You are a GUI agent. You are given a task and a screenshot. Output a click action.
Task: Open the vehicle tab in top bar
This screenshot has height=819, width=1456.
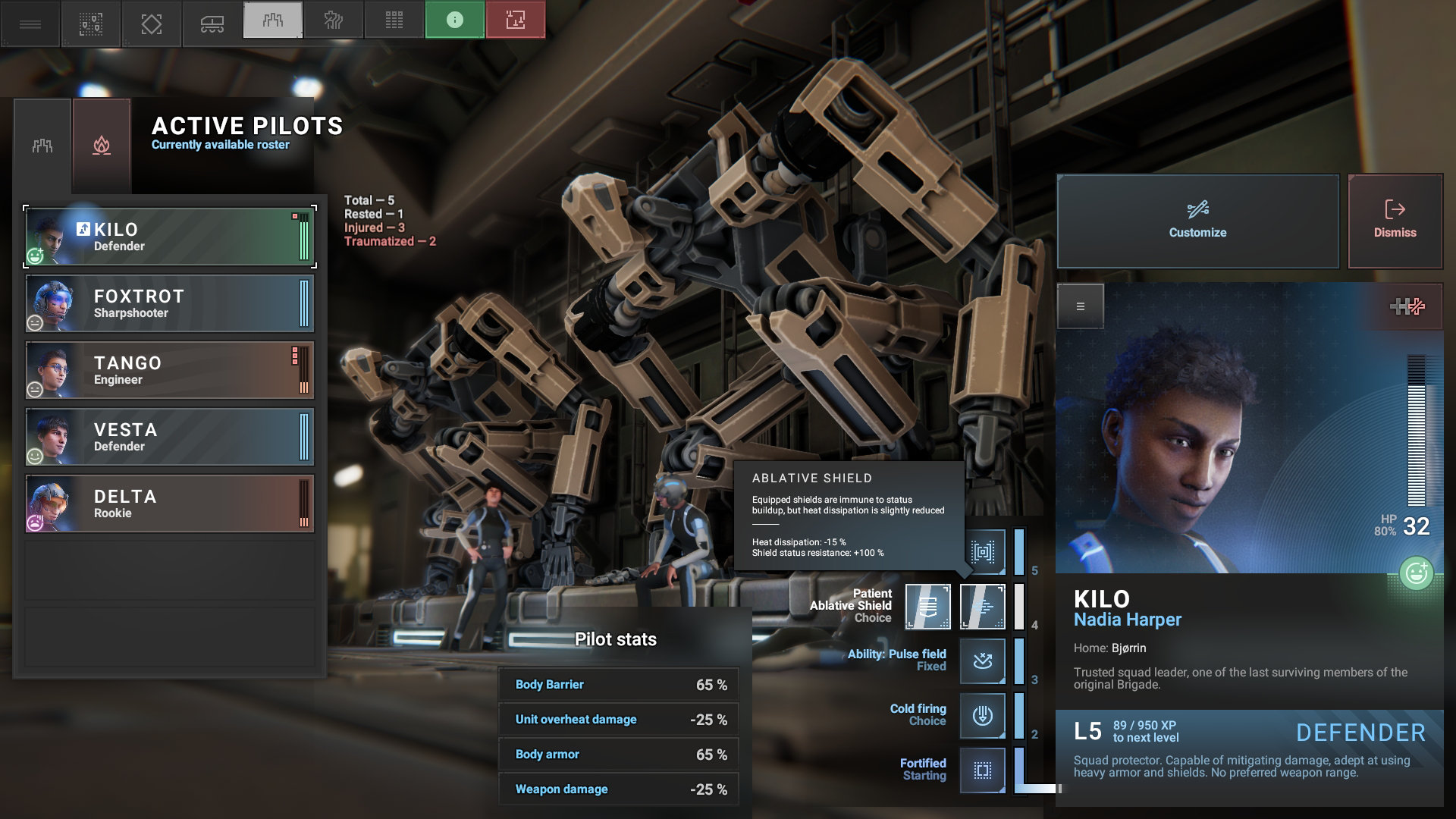click(x=212, y=23)
